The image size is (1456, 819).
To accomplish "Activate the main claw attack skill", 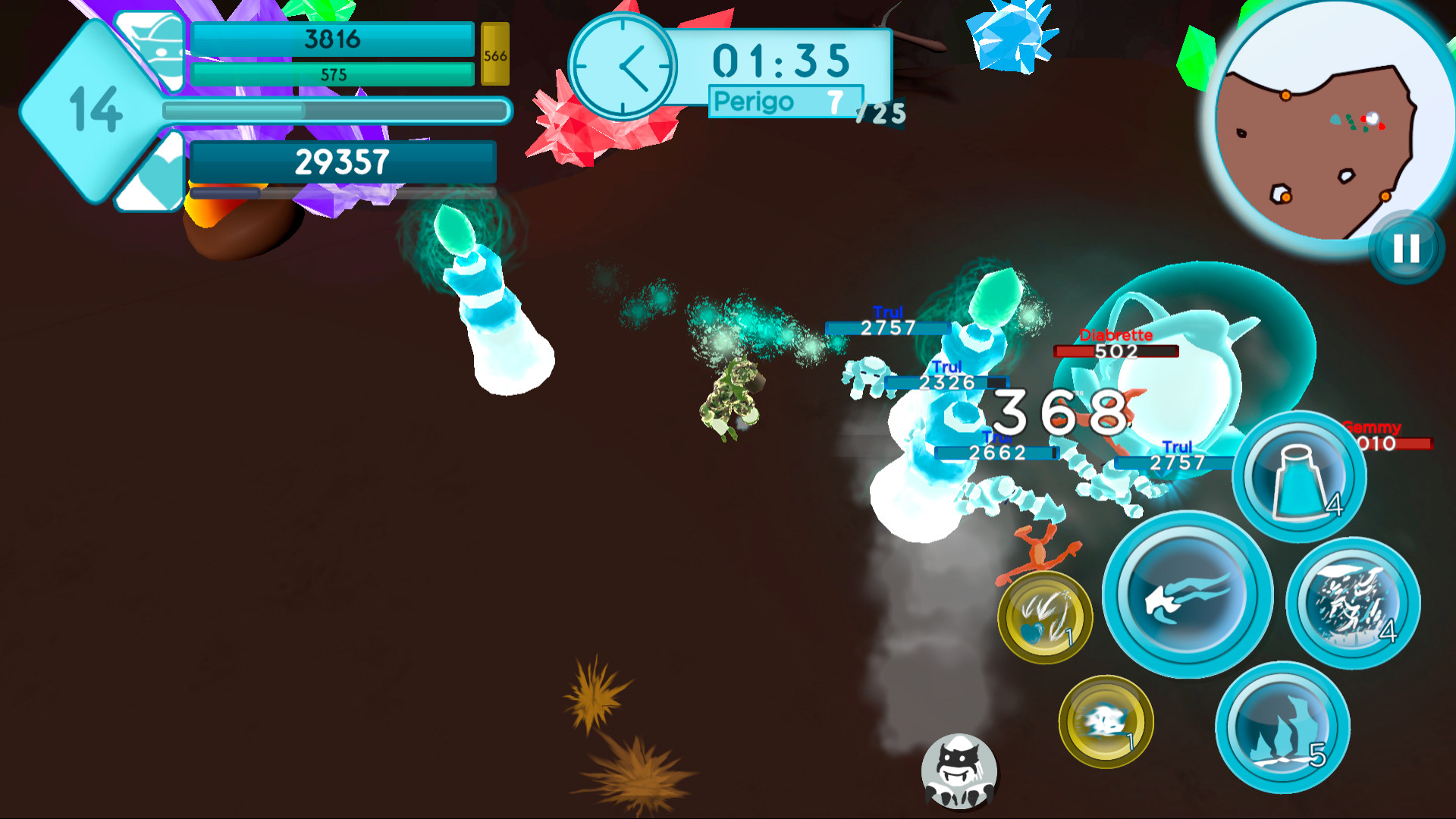I will coord(1187,599).
